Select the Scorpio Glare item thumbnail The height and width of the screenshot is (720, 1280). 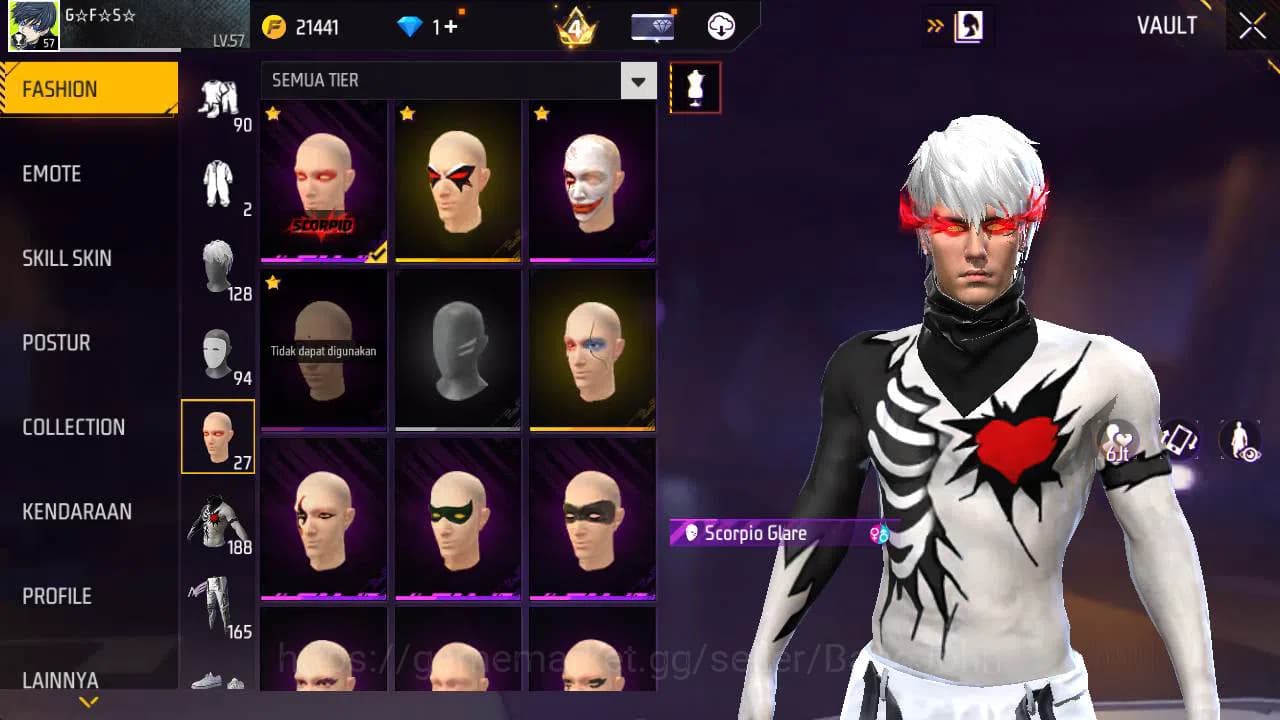(322, 180)
